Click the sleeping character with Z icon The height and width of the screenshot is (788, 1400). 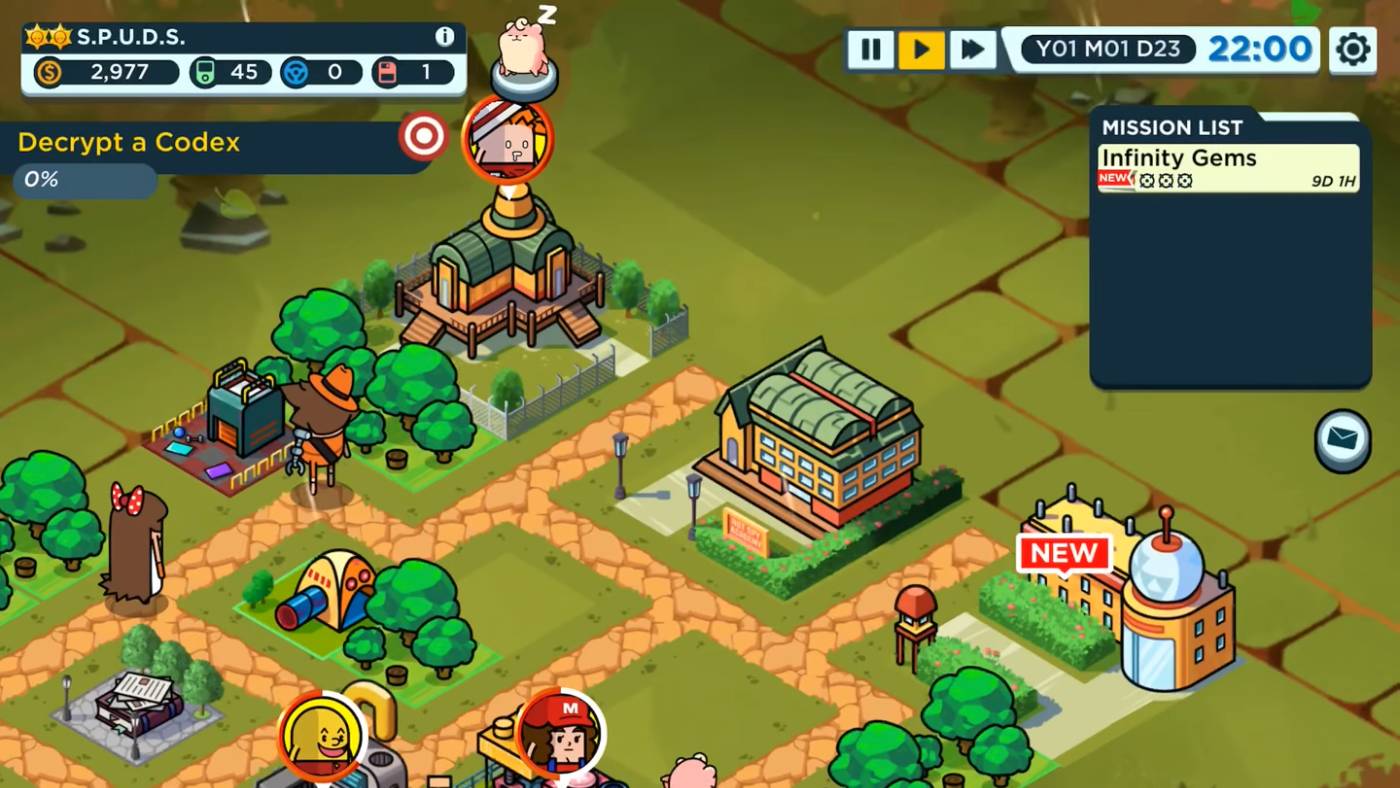pos(523,47)
